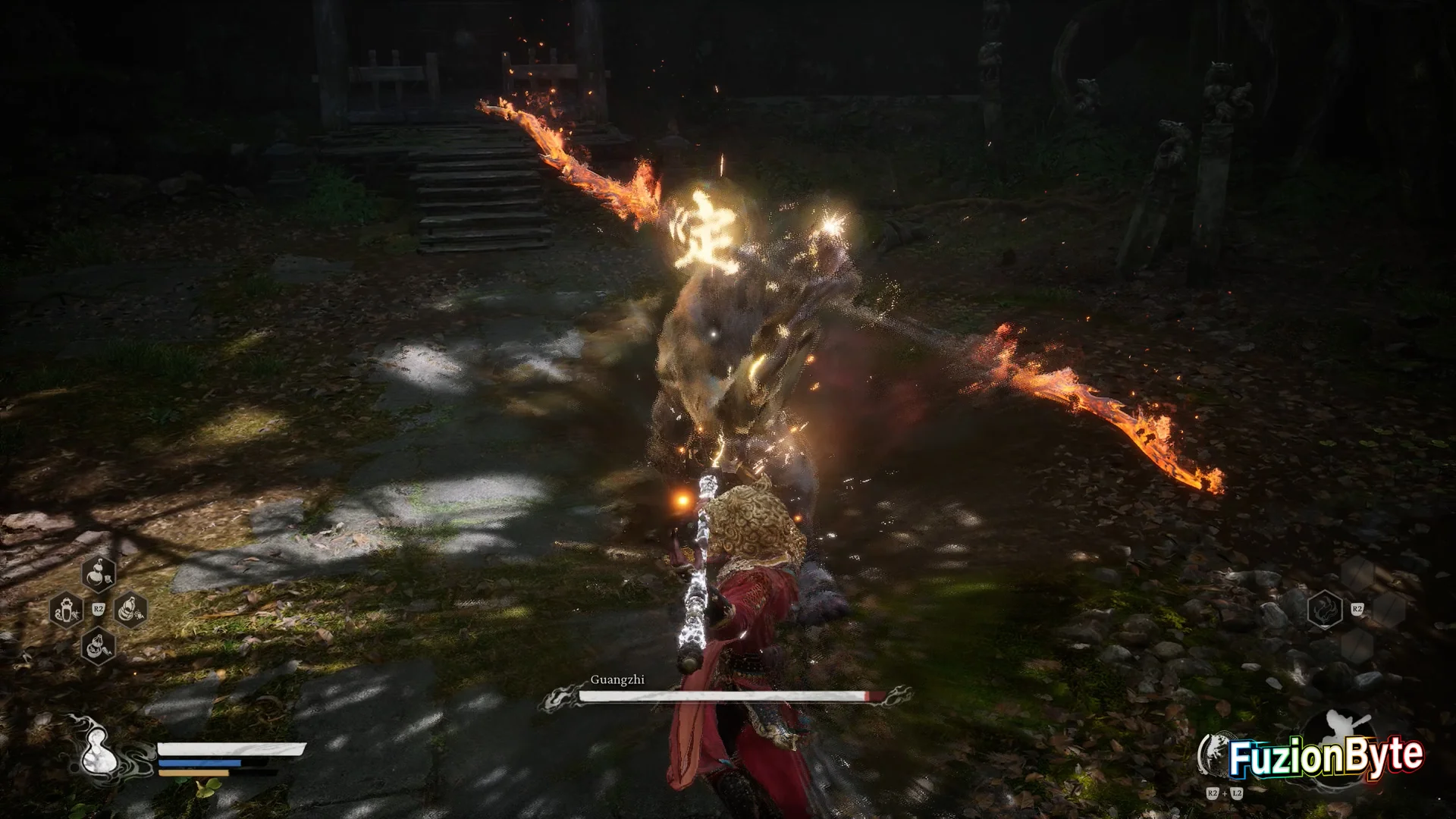Select the top gourd item slot
Image resolution: width=1456 pixels, height=819 pixels.
coord(99,573)
